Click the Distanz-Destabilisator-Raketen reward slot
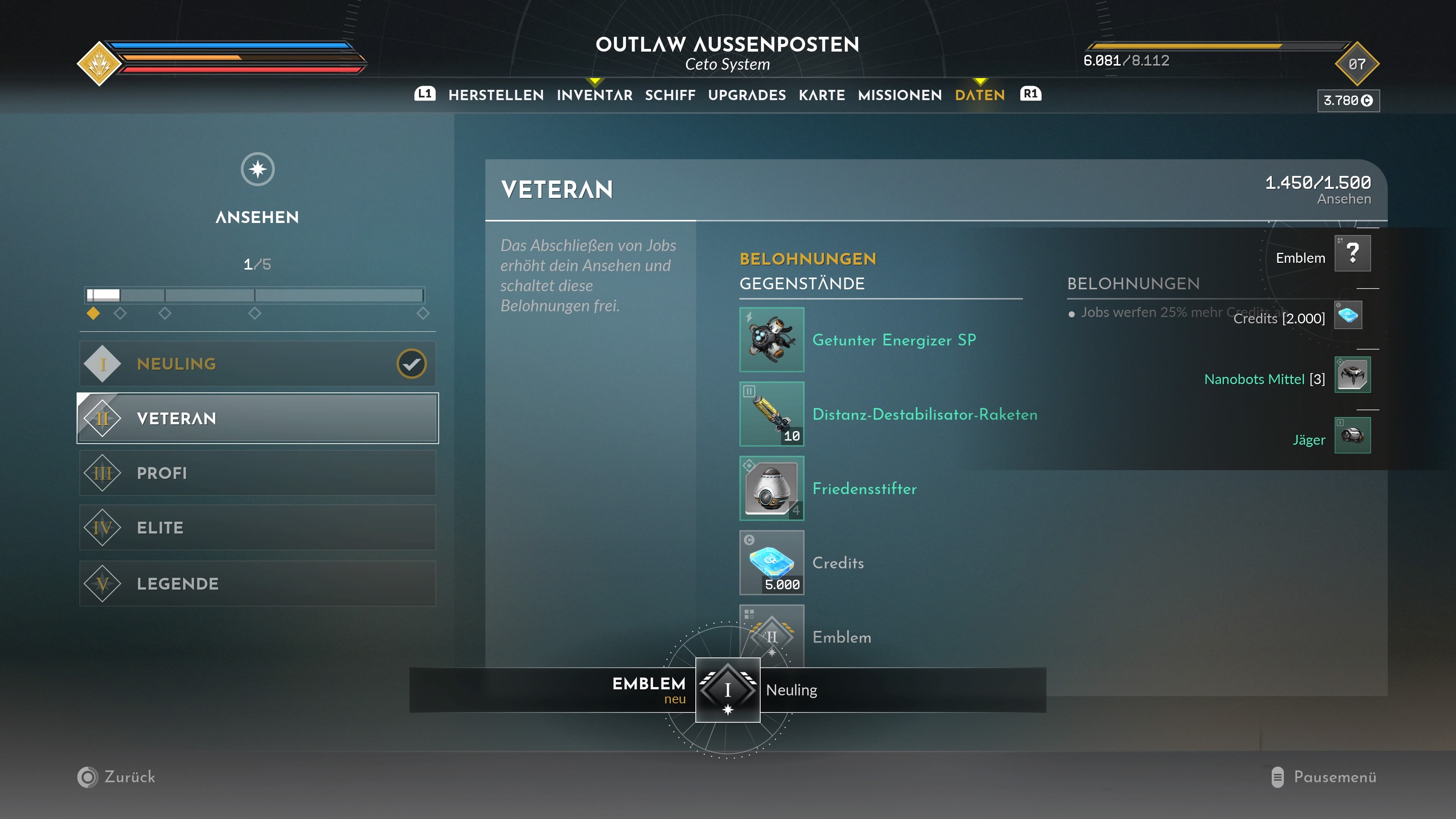The width and height of the screenshot is (1456, 819). click(x=772, y=414)
